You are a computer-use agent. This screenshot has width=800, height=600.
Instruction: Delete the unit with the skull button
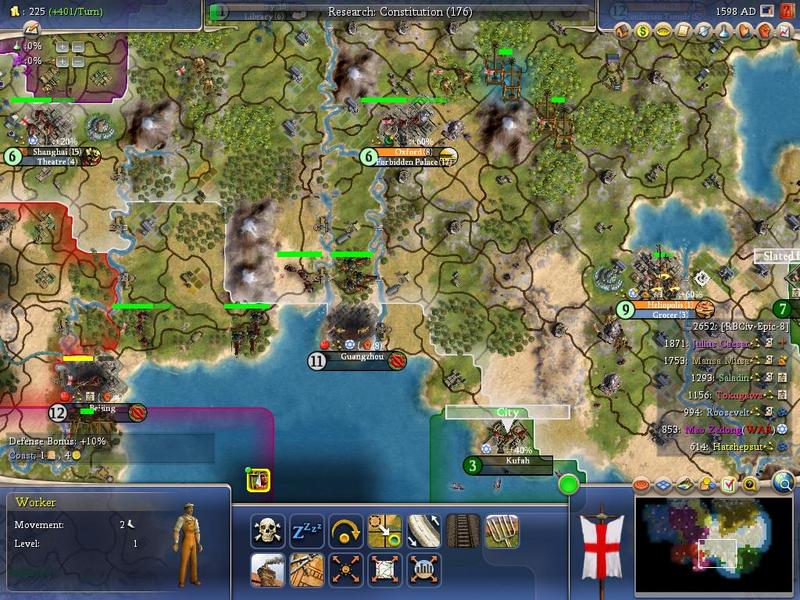[x=268, y=531]
